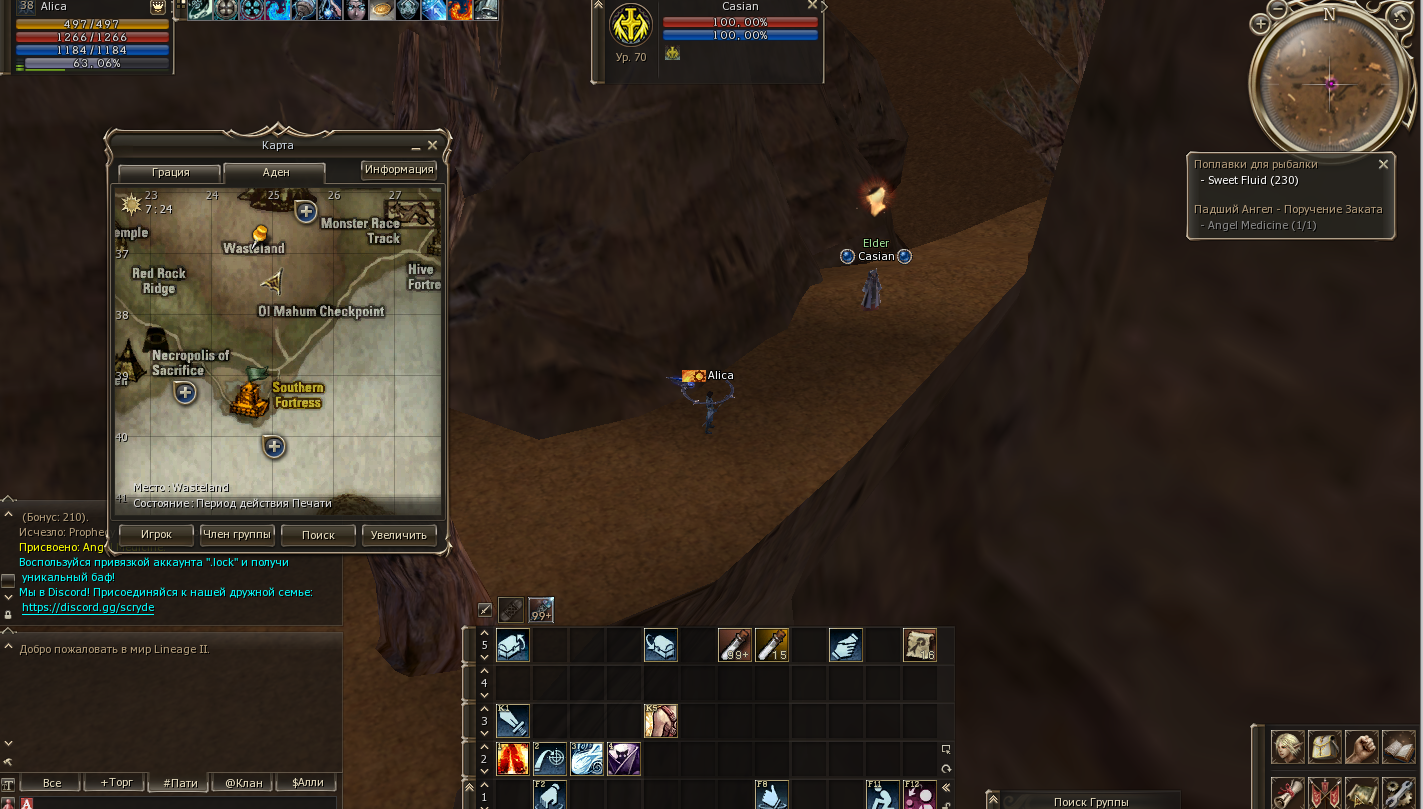Select the #Пати chat tab
This screenshot has height=809, width=1423.
[x=178, y=782]
